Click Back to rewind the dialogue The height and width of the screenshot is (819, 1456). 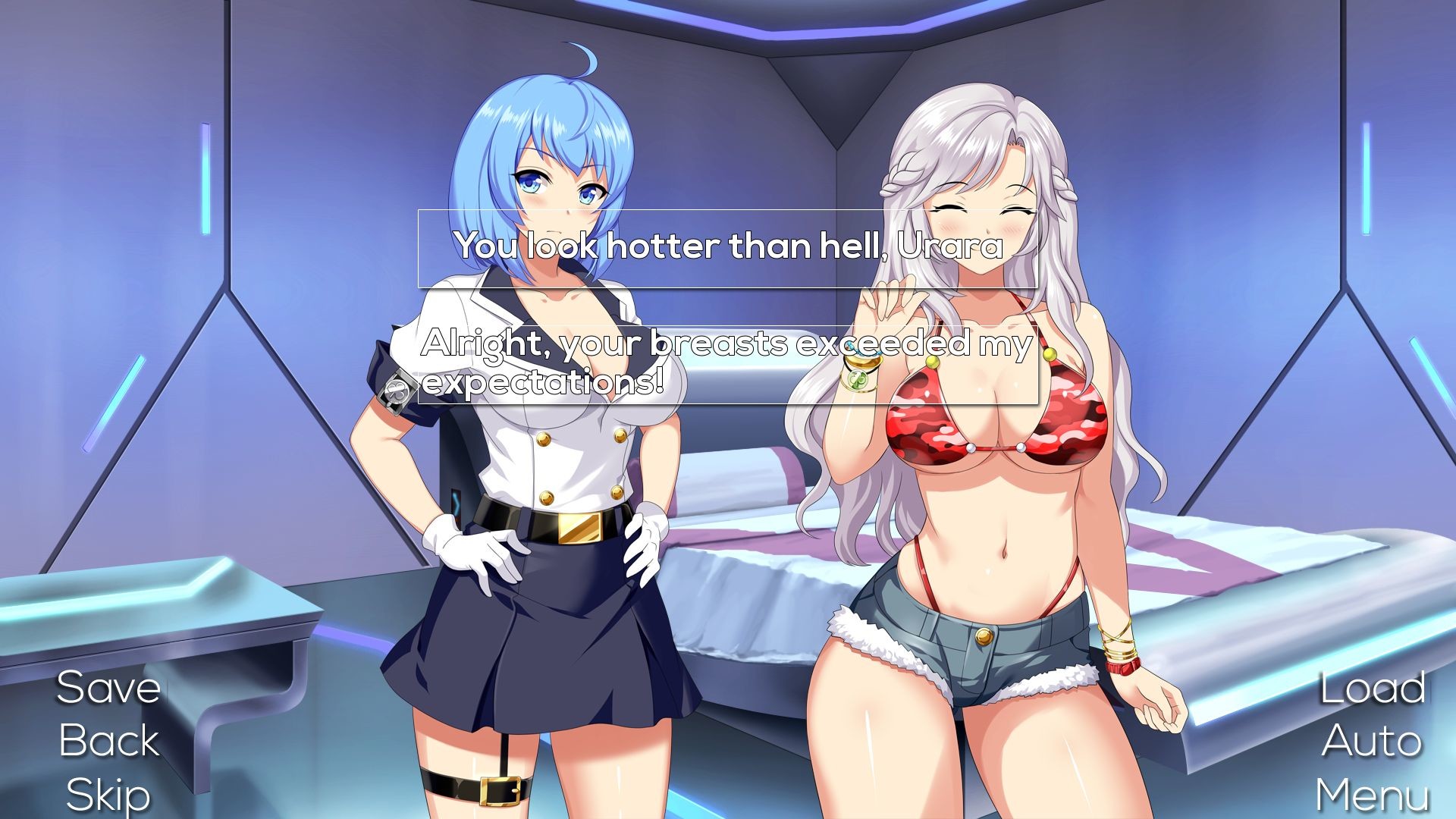(x=108, y=742)
